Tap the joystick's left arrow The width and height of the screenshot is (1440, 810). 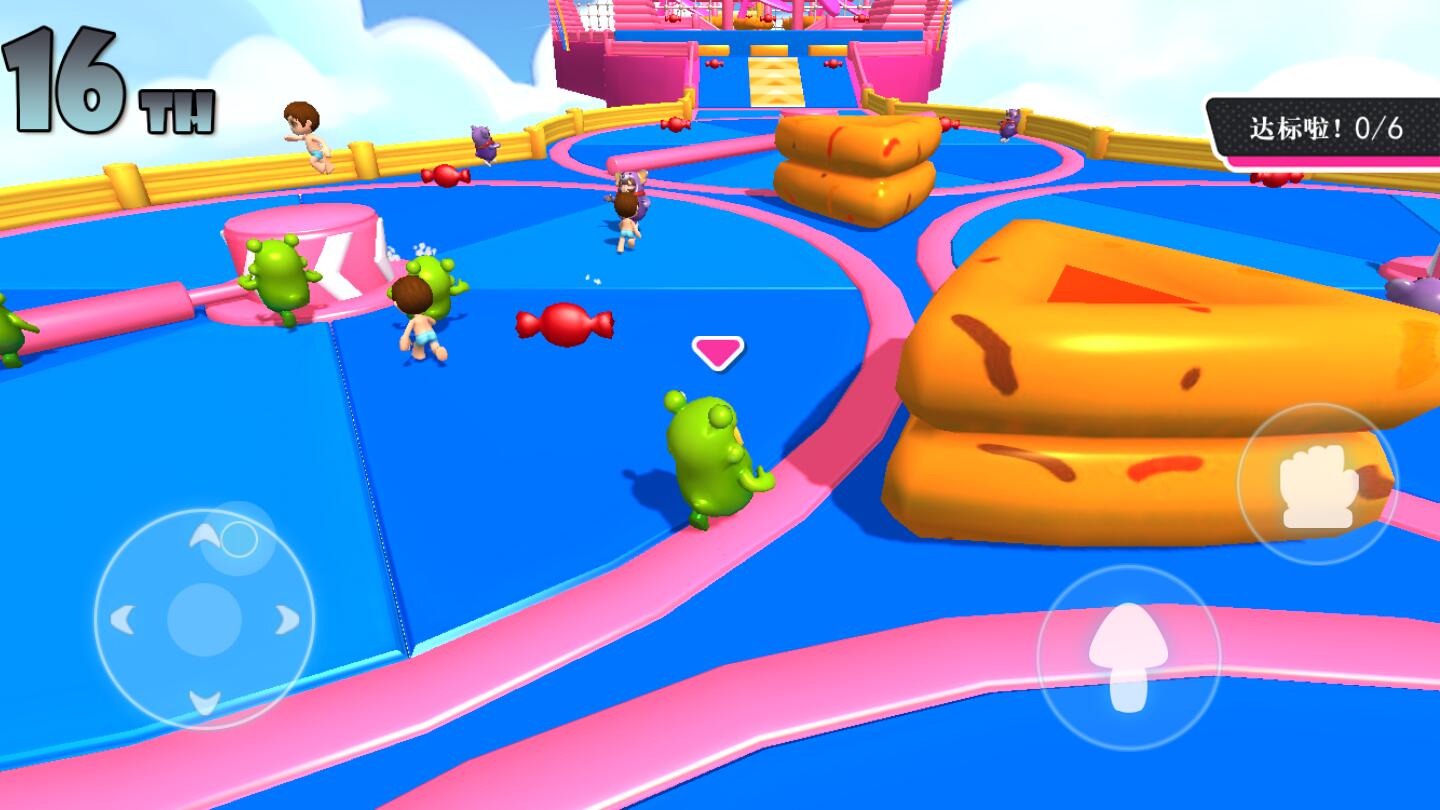(122, 620)
